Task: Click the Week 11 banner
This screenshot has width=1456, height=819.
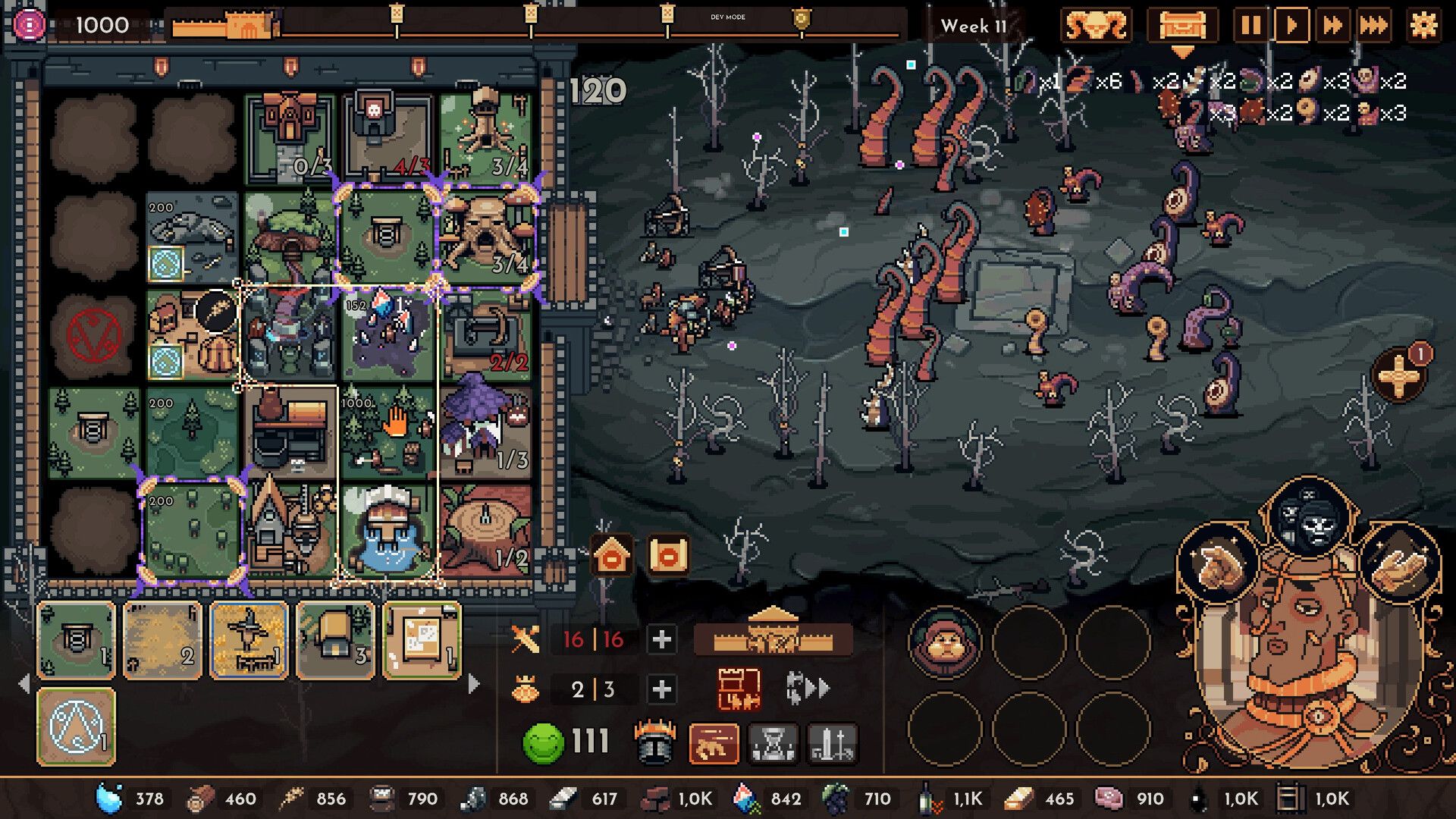Action: point(974,25)
